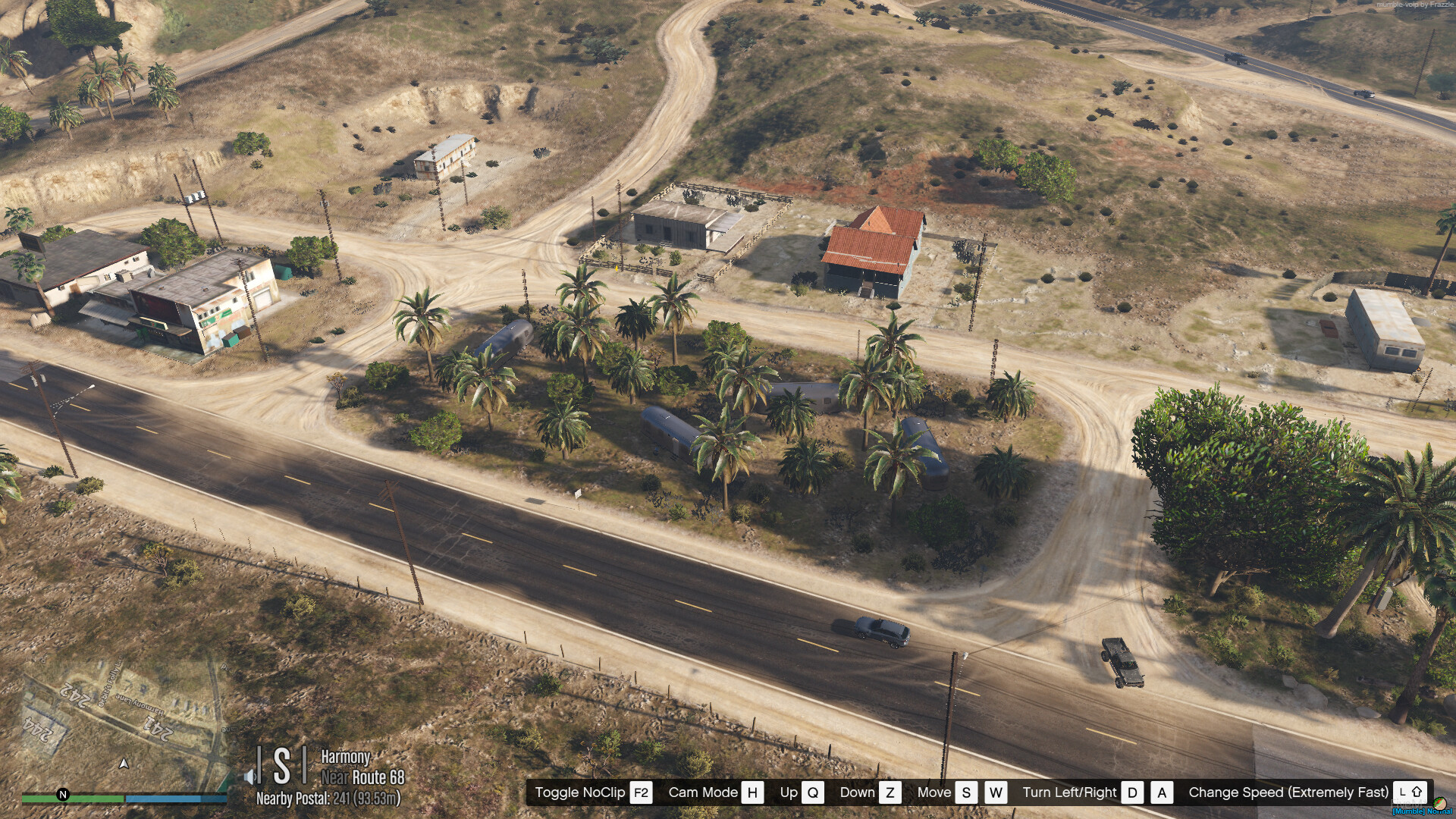Click the W key icon in Move controls

pyautogui.click(x=997, y=792)
